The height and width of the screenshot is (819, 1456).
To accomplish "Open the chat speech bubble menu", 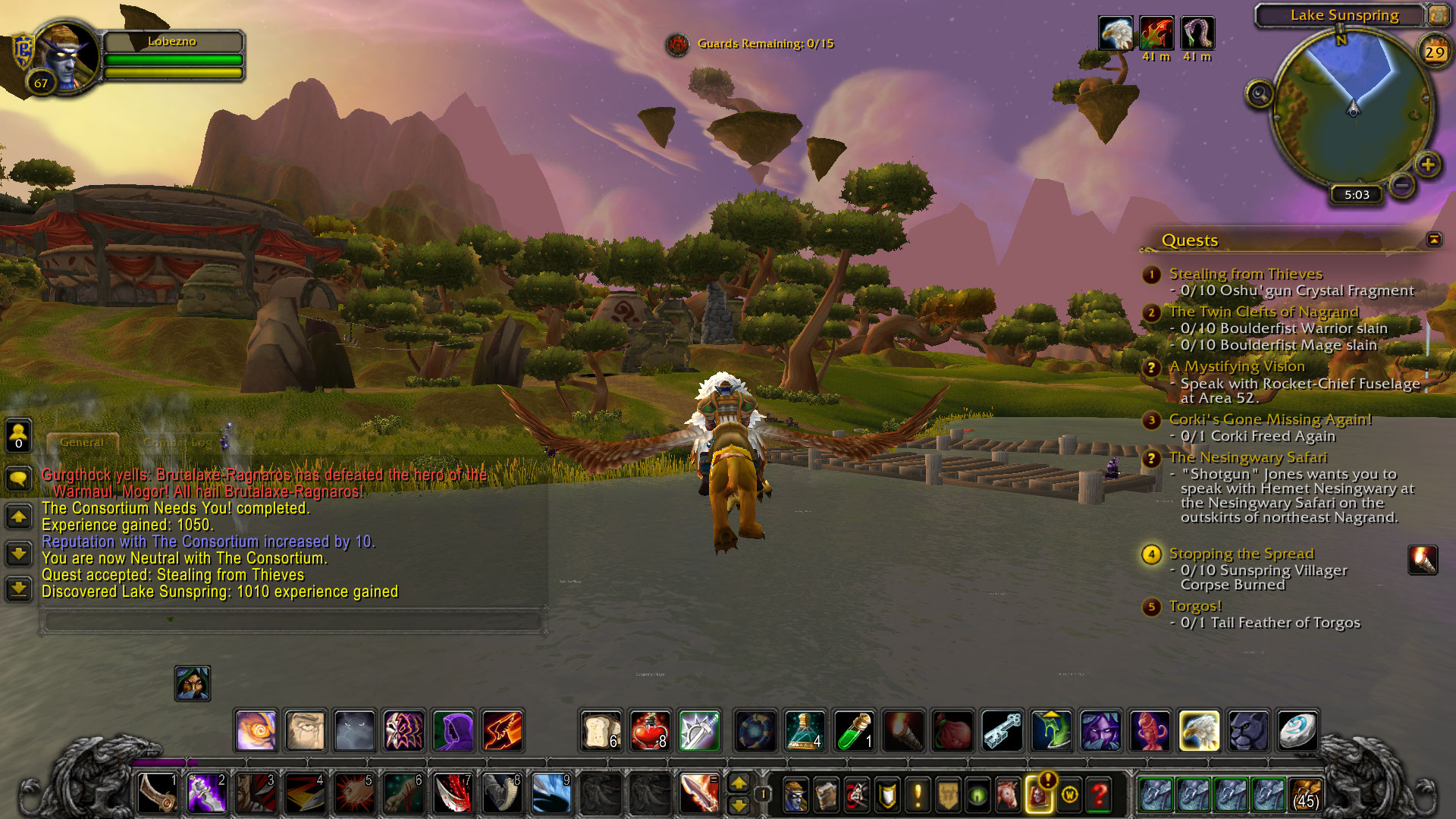I will pyautogui.click(x=19, y=479).
